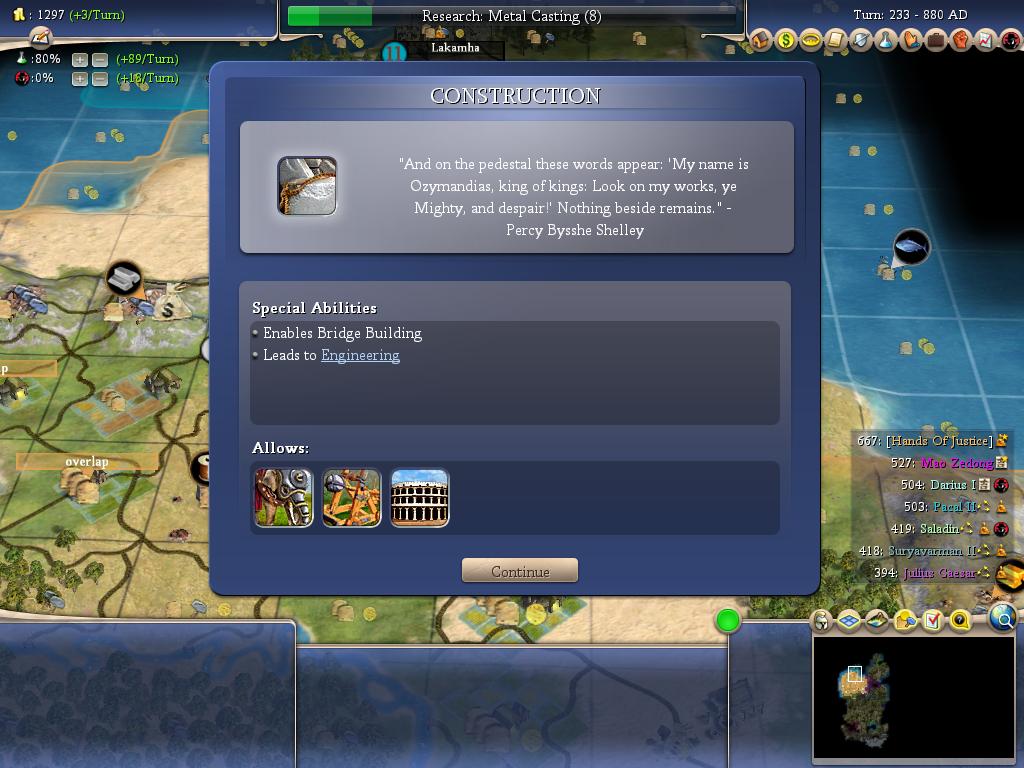Screen dimensions: 1024x768
Task: Open the technology advisor flask icon
Action: click(x=886, y=41)
